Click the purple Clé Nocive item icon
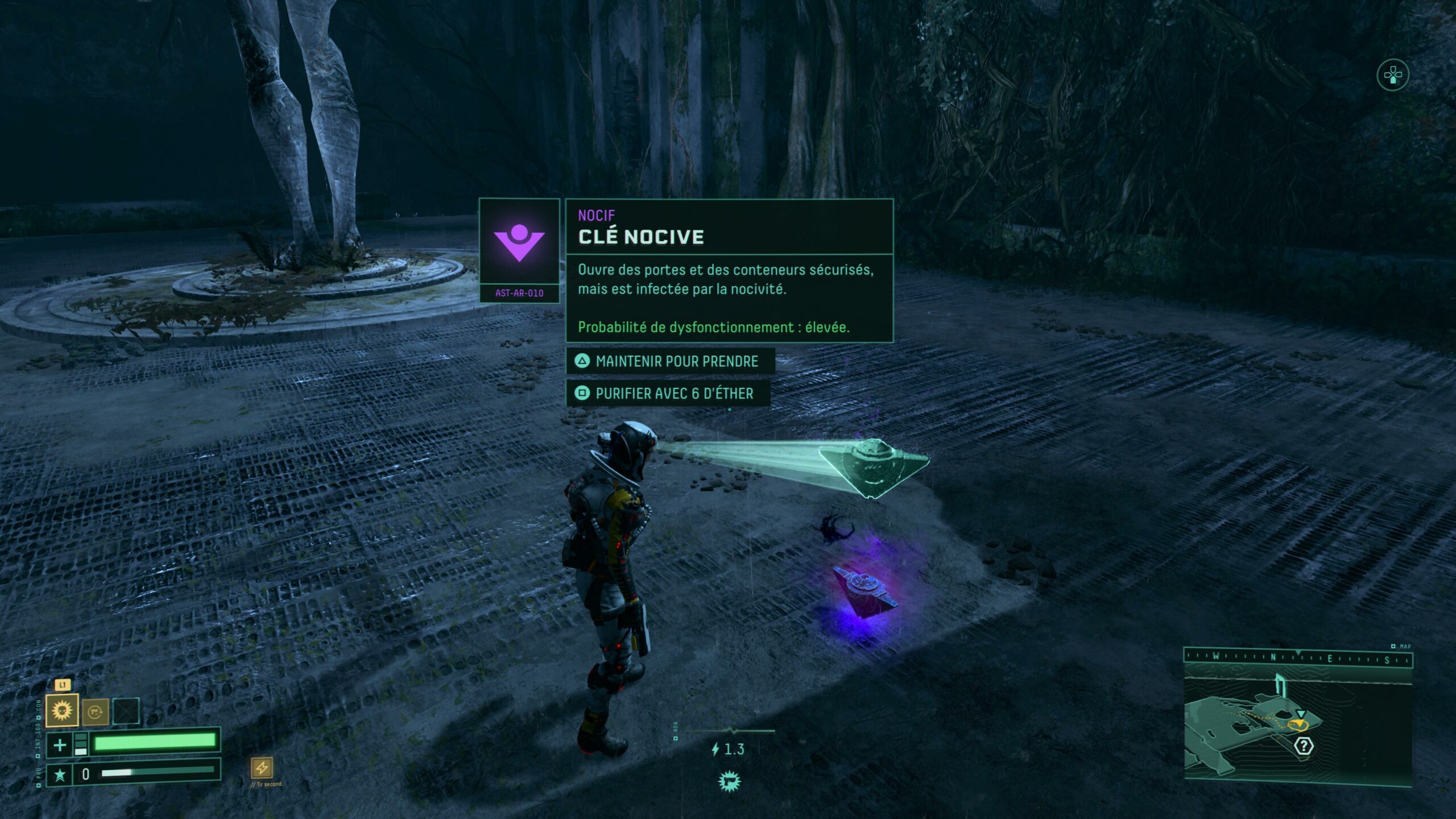1456x819 pixels. pos(519,241)
